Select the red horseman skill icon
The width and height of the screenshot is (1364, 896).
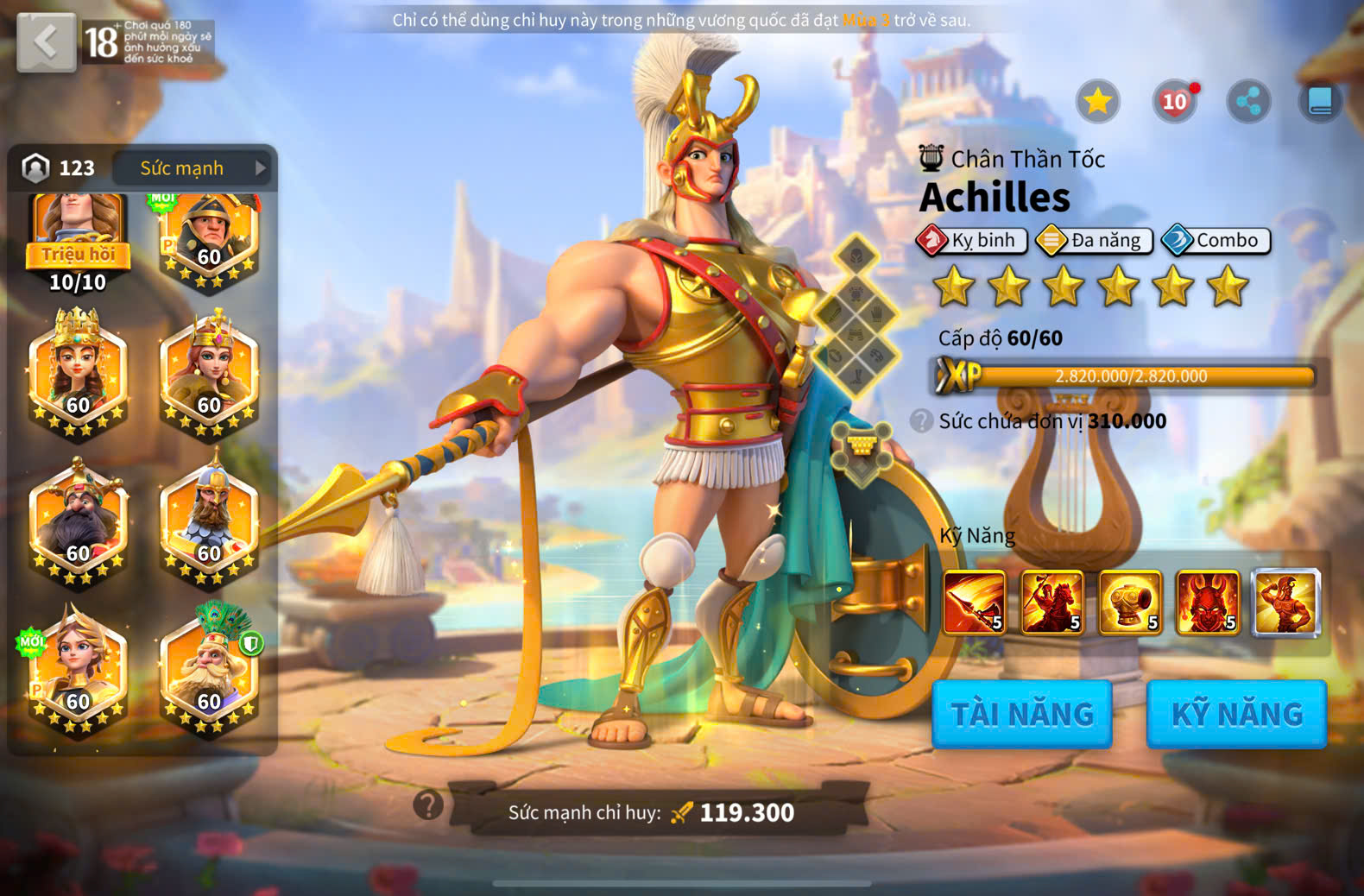[1052, 603]
